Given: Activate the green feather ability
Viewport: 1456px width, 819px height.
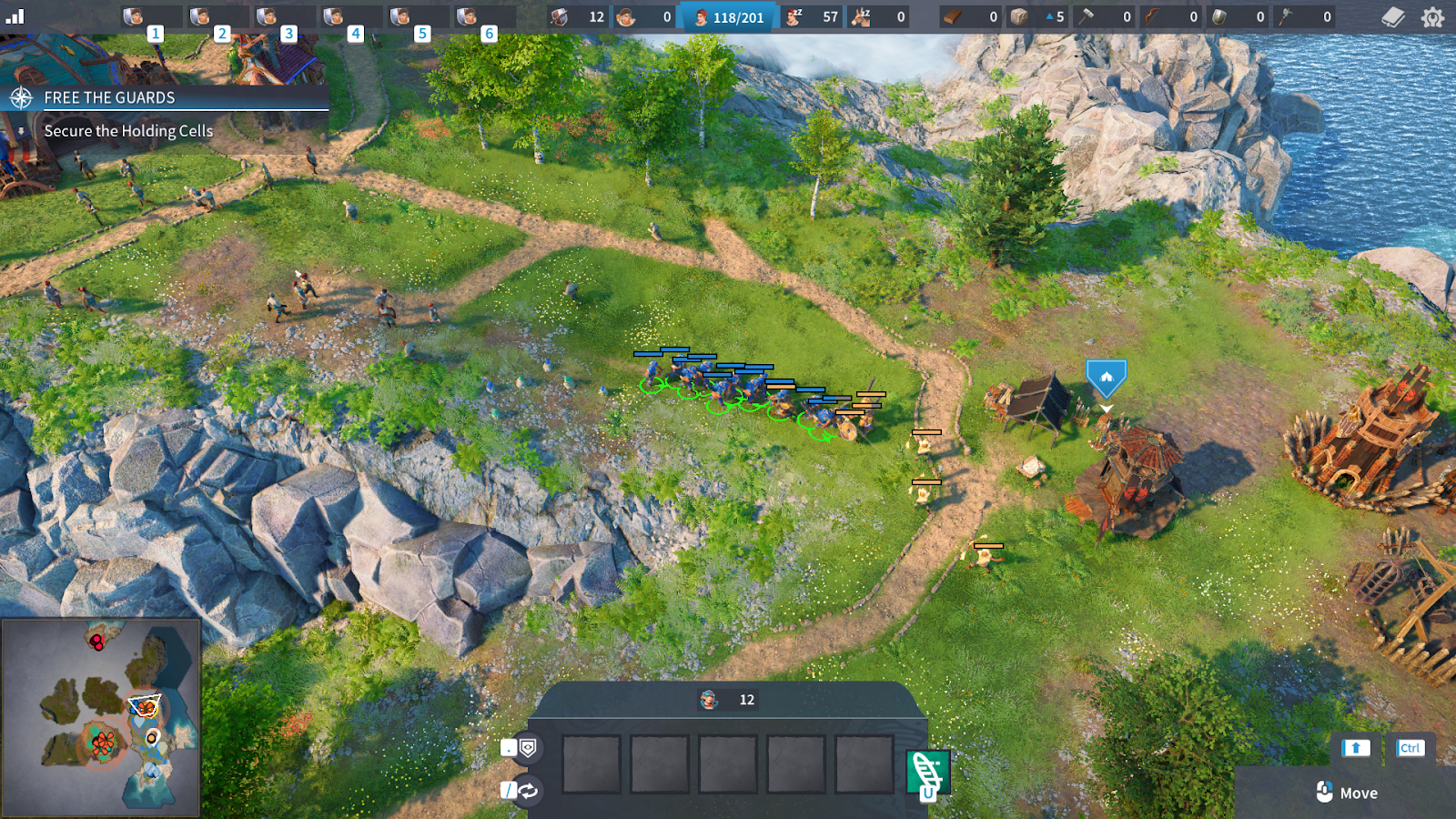Looking at the screenshot, I should (x=928, y=772).
